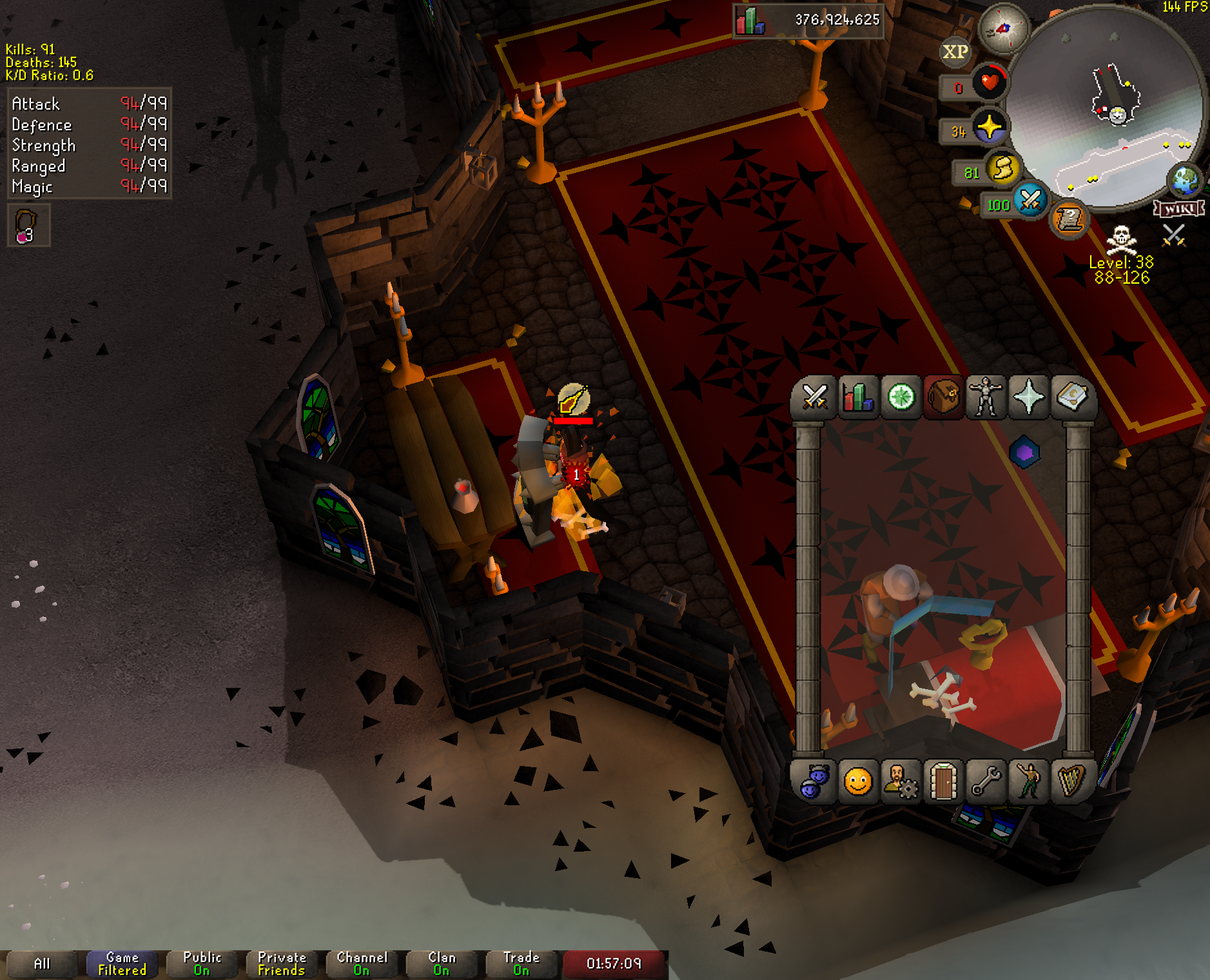Show the Emotes tab
This screenshot has height=980, width=1210.
[x=1029, y=782]
